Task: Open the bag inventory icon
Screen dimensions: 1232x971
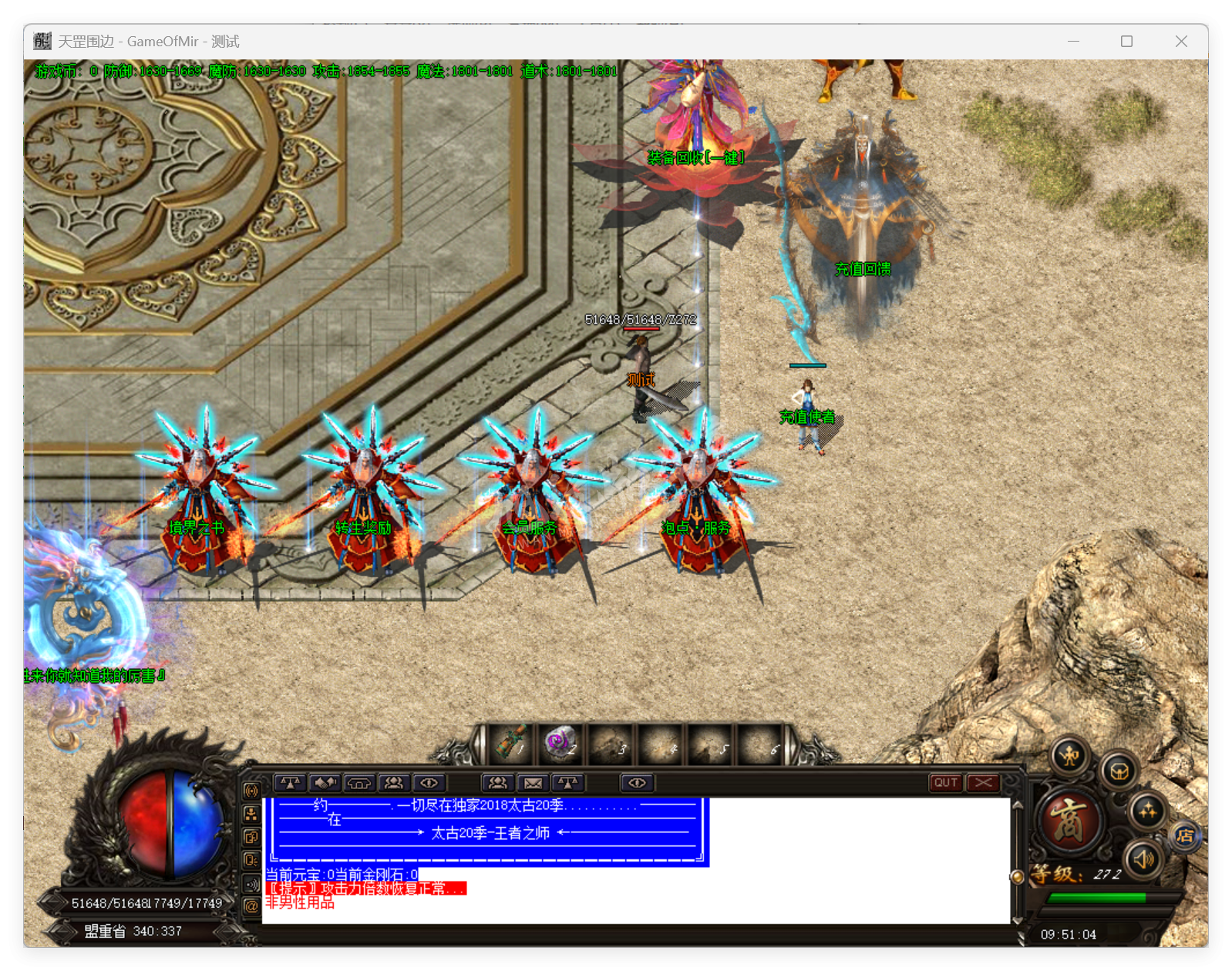Action: [x=1119, y=770]
